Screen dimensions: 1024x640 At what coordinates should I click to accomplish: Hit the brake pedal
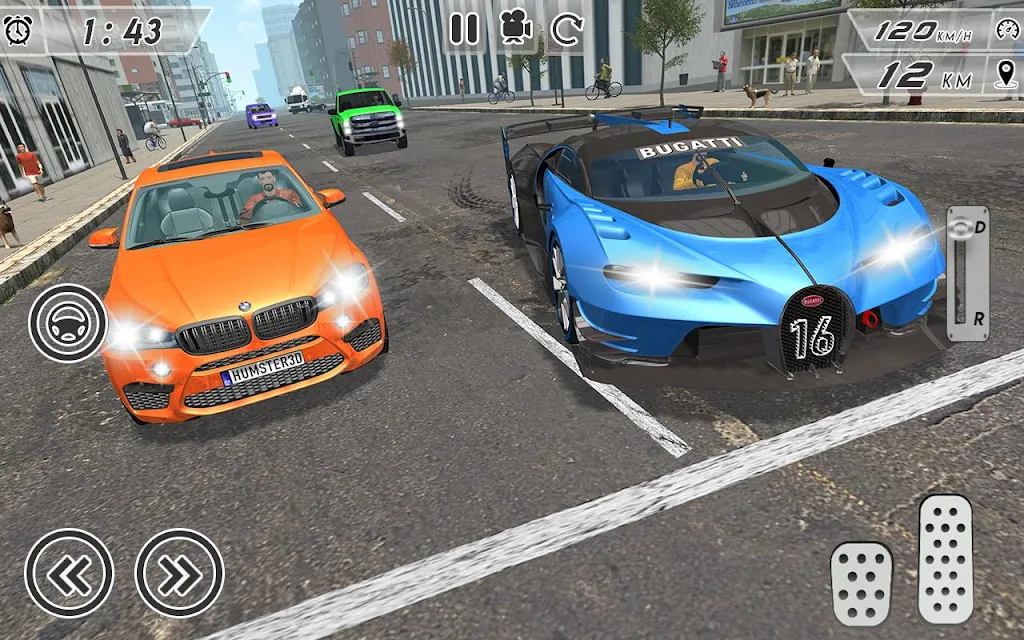coord(861,583)
